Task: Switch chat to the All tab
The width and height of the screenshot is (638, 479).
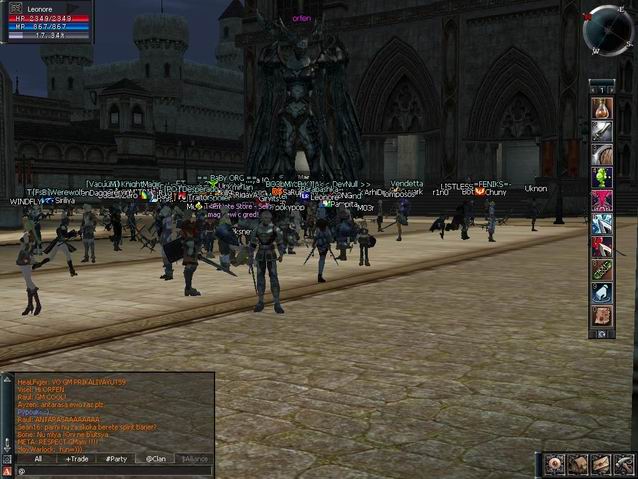Action: click(x=38, y=459)
